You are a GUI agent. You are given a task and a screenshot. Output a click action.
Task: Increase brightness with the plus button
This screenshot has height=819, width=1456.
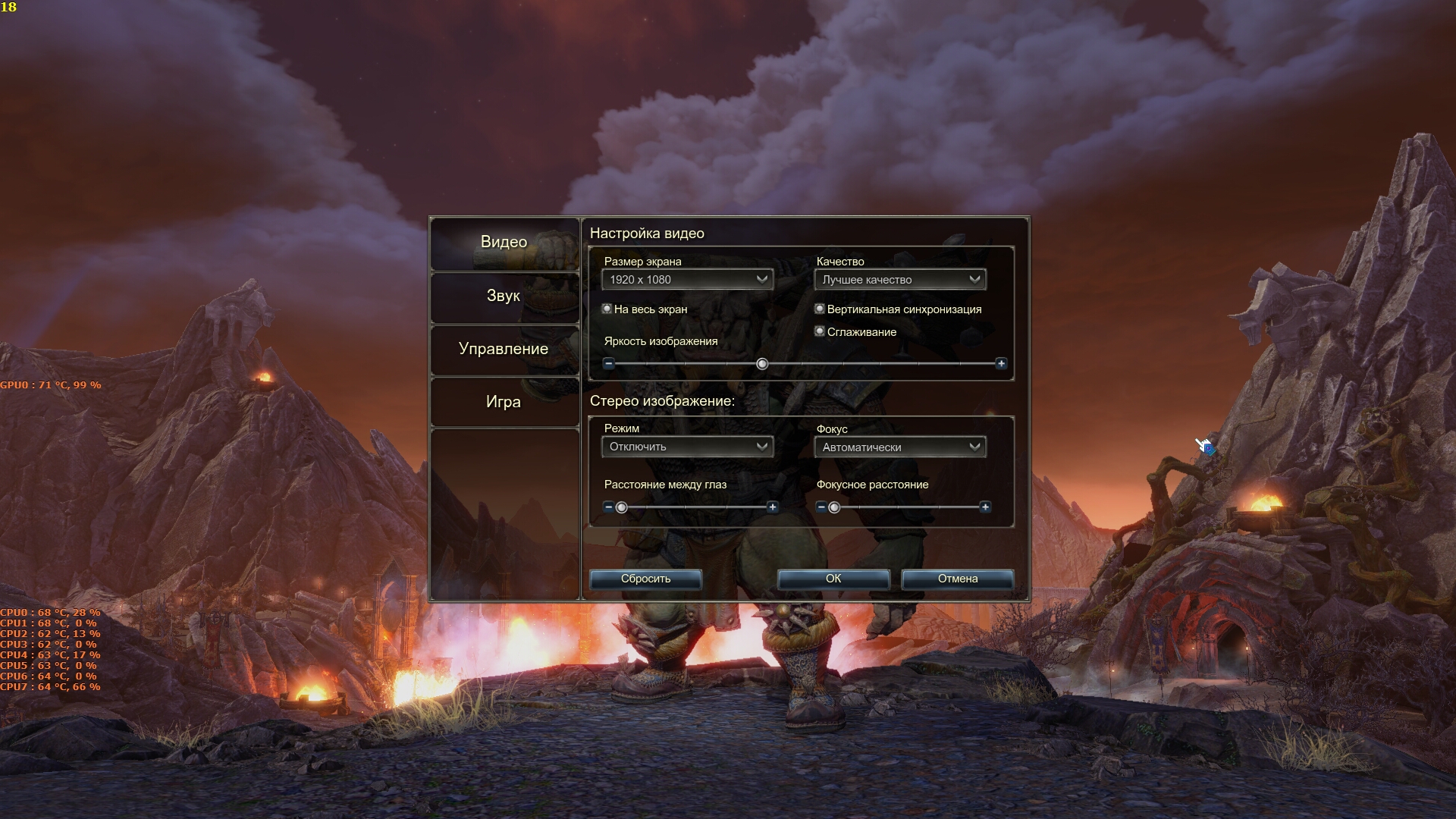[x=1001, y=364]
